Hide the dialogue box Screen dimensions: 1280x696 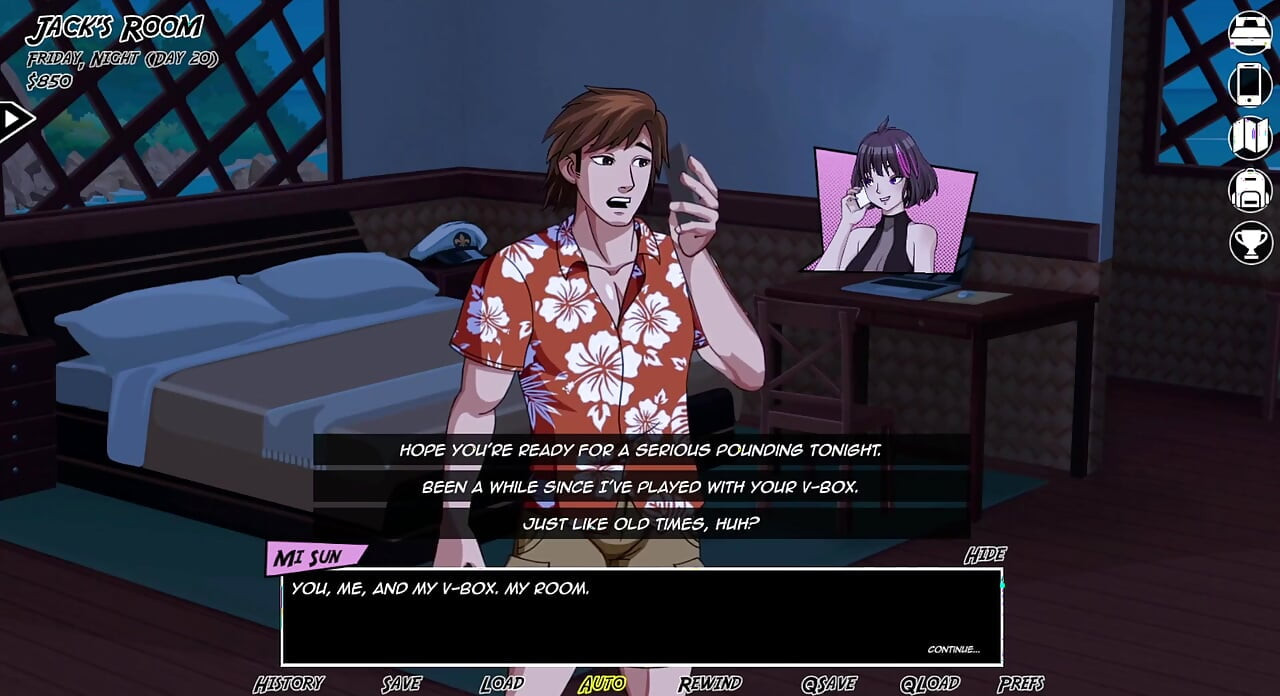point(985,555)
